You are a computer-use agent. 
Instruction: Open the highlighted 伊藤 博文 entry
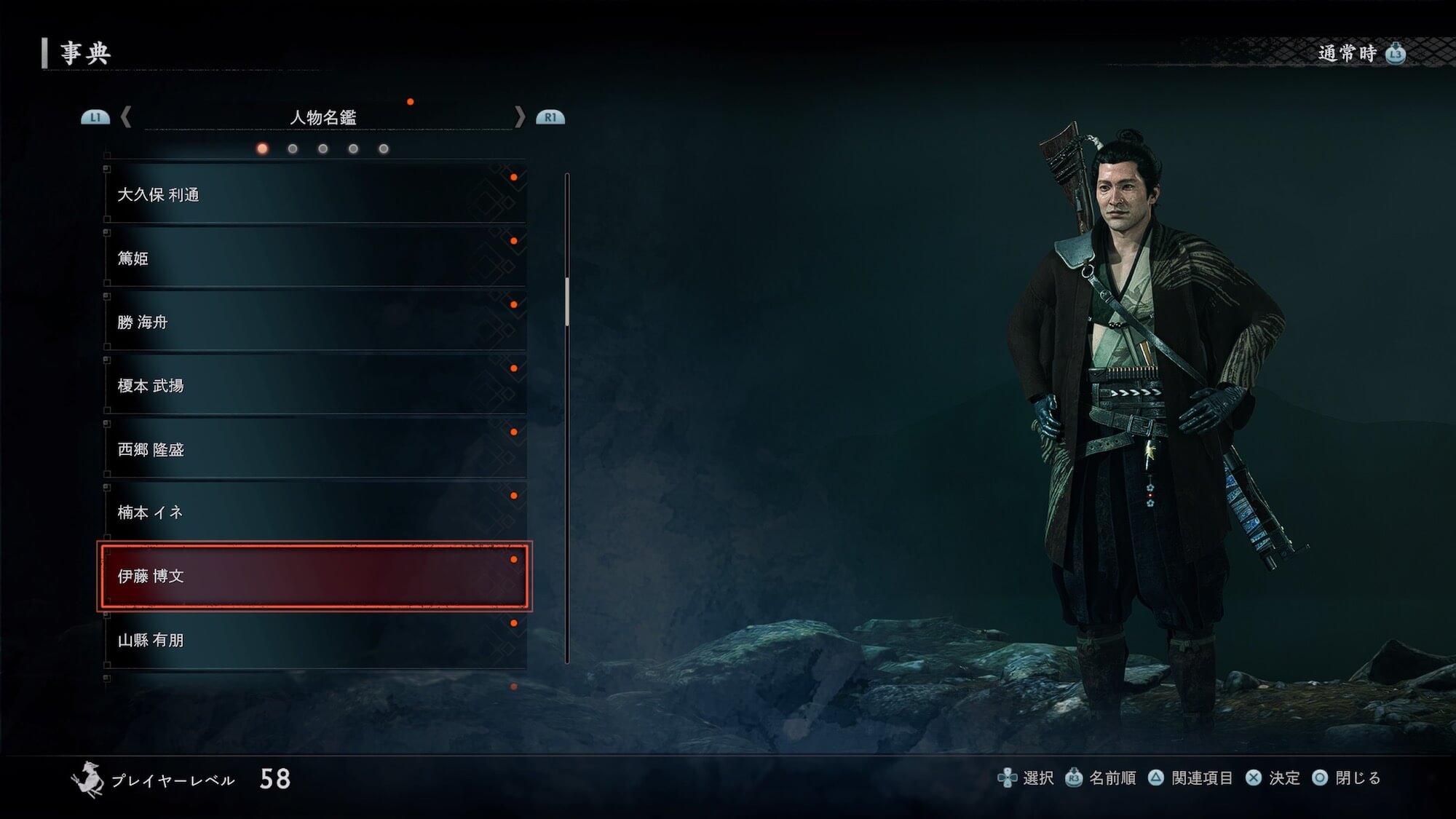click(x=314, y=576)
